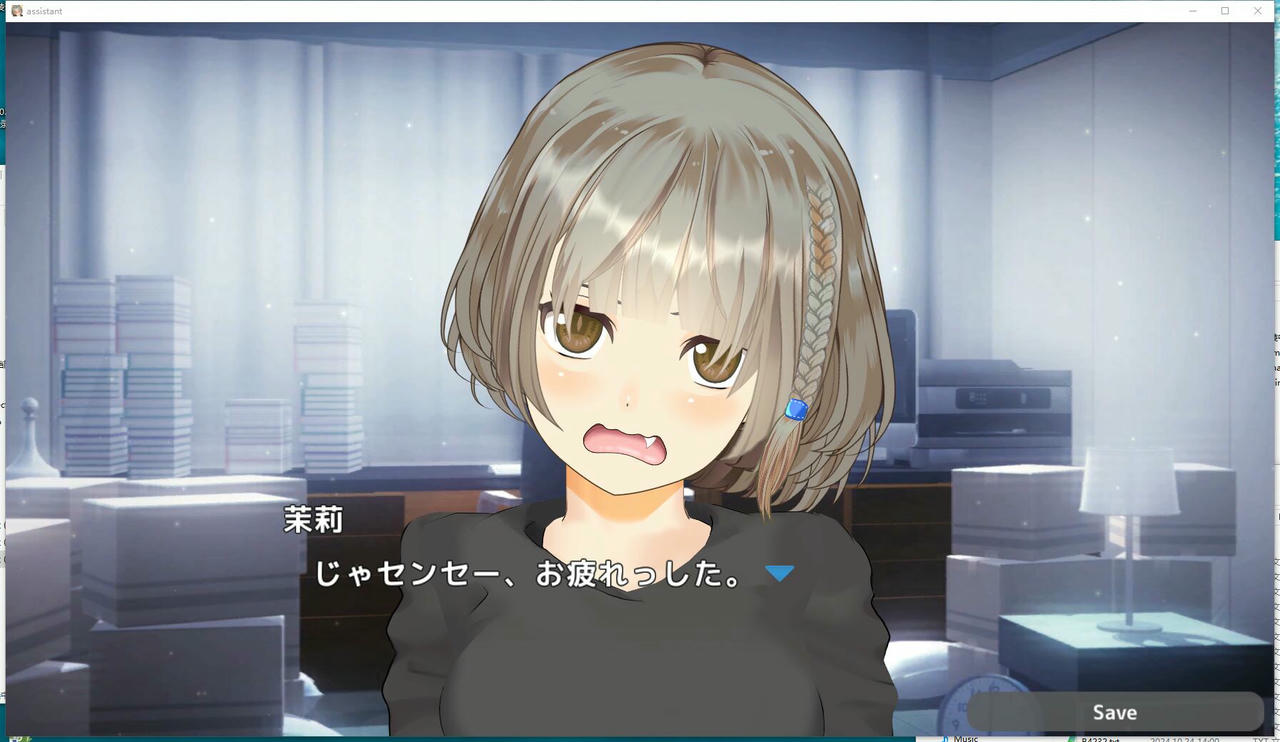Screen dimensions: 1280x742
Task: Click the assistant title bar text
Action: pos(44,11)
